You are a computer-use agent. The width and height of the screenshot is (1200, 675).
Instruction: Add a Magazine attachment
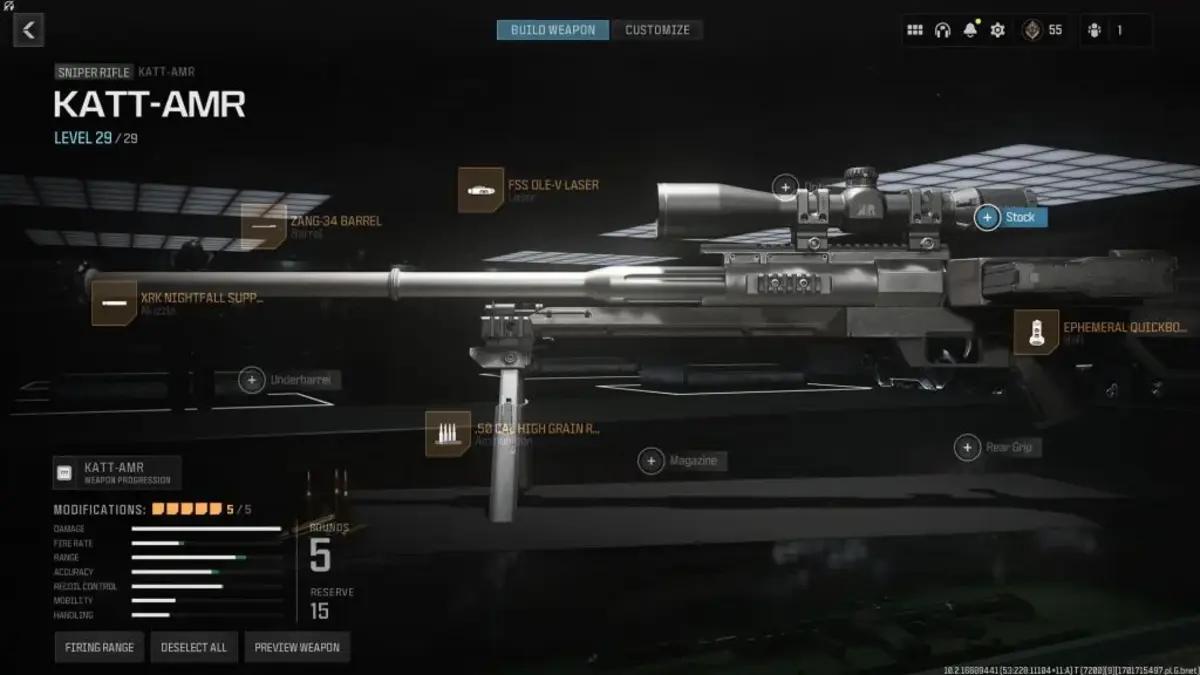point(652,460)
